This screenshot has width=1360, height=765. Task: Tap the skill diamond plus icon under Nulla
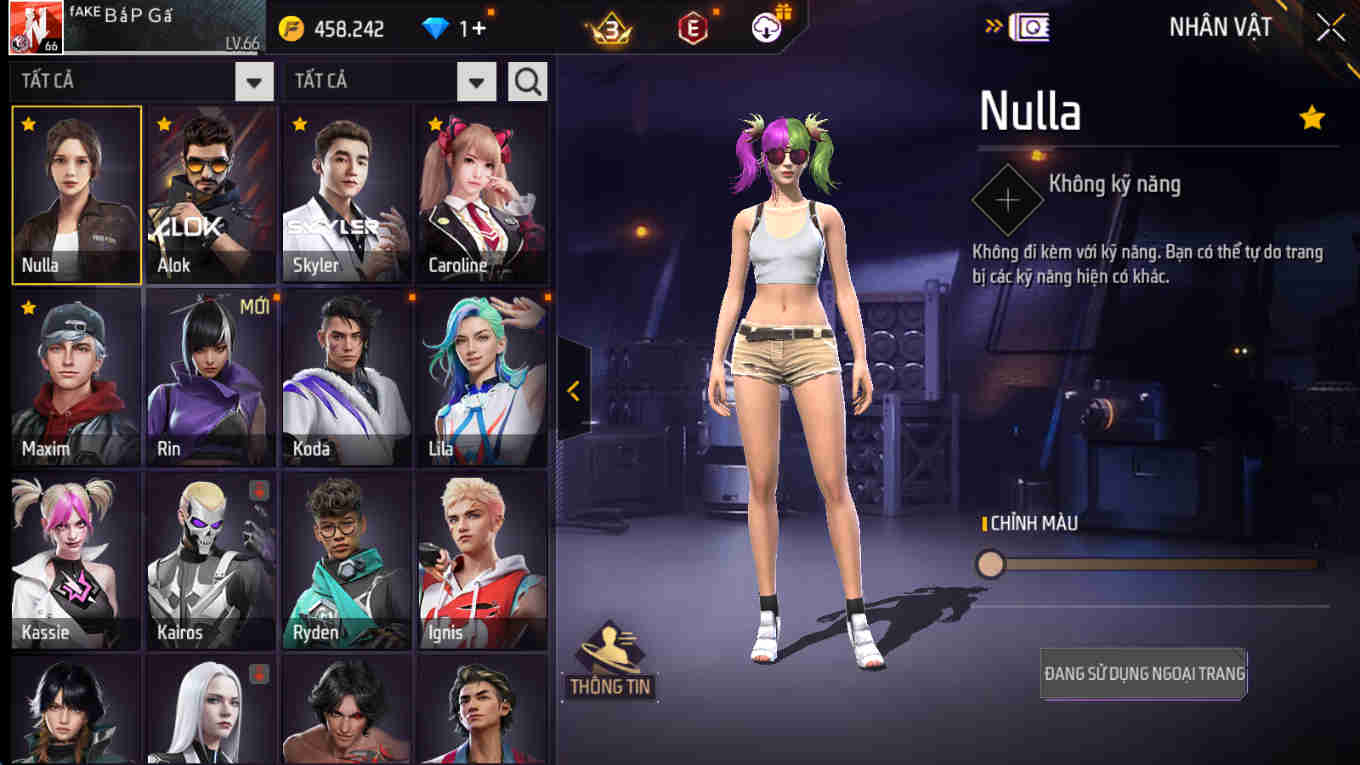tap(1006, 198)
